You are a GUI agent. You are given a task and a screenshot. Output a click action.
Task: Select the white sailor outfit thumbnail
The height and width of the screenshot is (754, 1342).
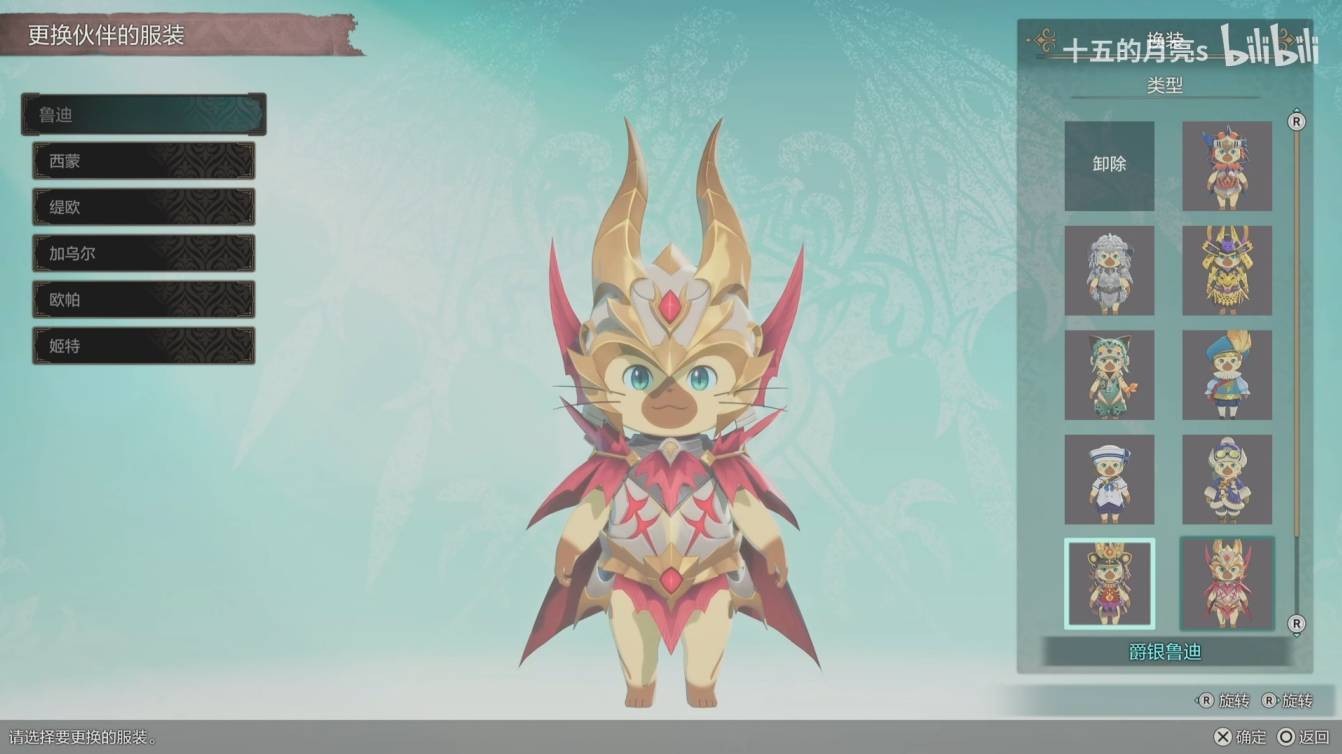pyautogui.click(x=1109, y=479)
